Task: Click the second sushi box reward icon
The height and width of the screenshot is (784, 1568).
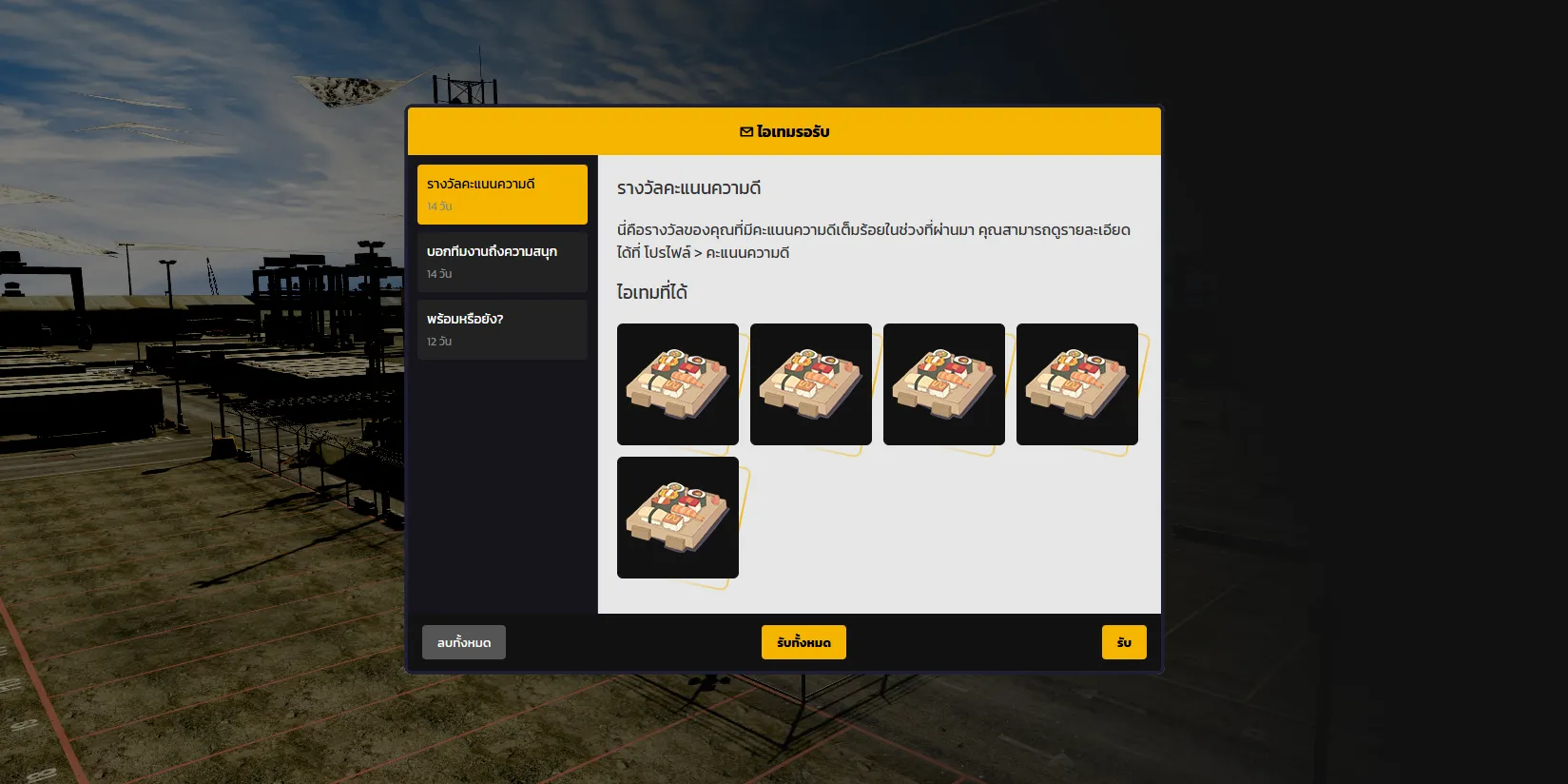Action: 810,384
